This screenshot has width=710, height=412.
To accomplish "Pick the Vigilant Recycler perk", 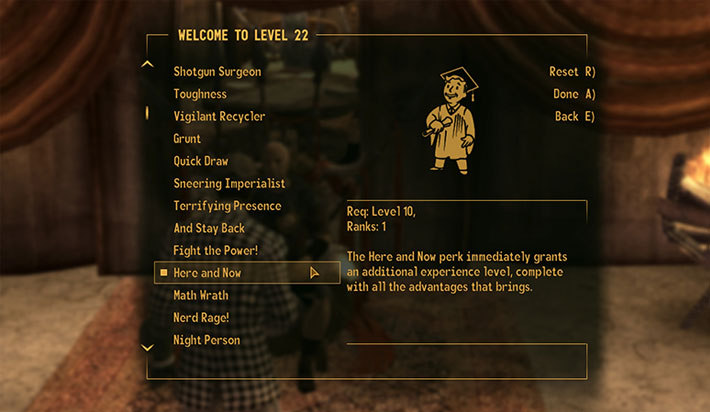I will point(219,116).
